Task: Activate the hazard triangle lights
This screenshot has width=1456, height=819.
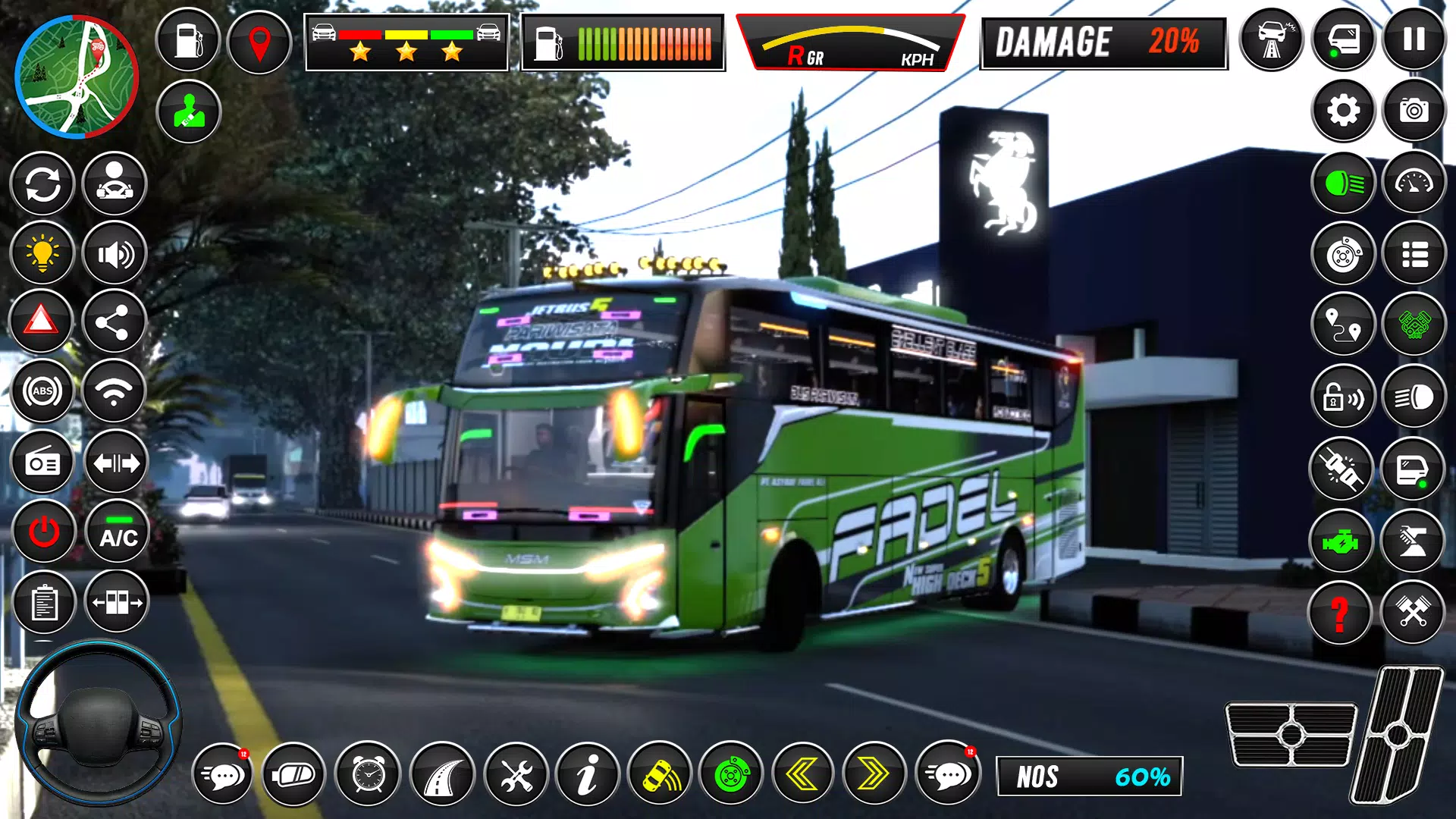Action: pos(42,322)
